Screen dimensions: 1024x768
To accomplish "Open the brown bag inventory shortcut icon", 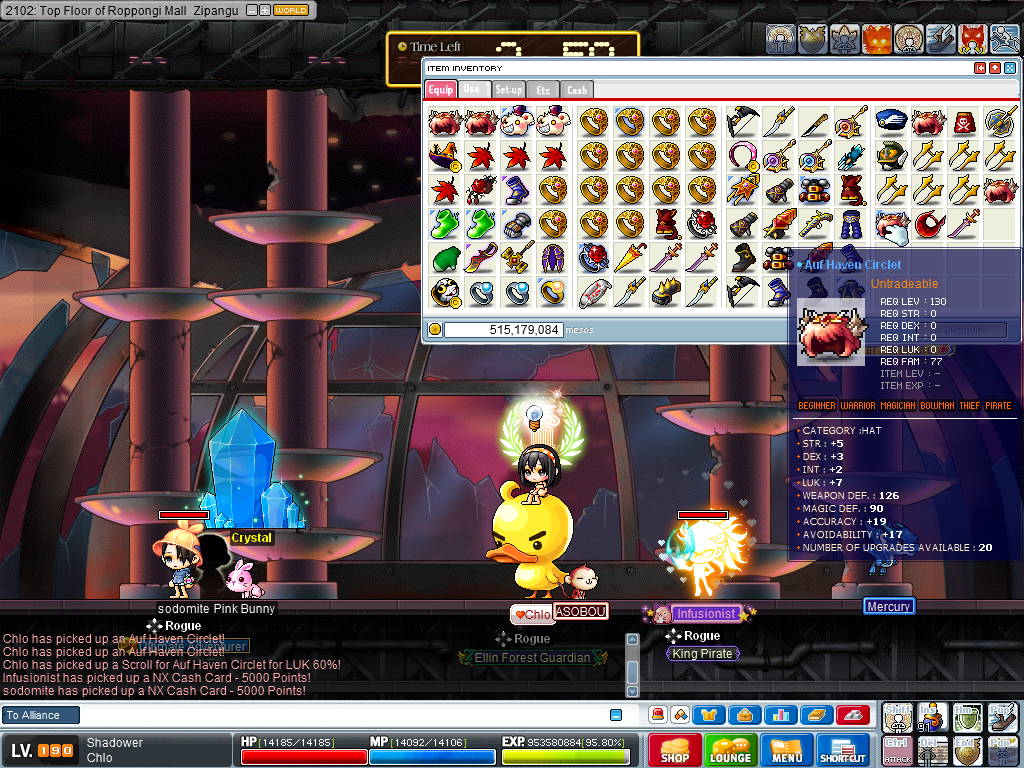I will 745,715.
